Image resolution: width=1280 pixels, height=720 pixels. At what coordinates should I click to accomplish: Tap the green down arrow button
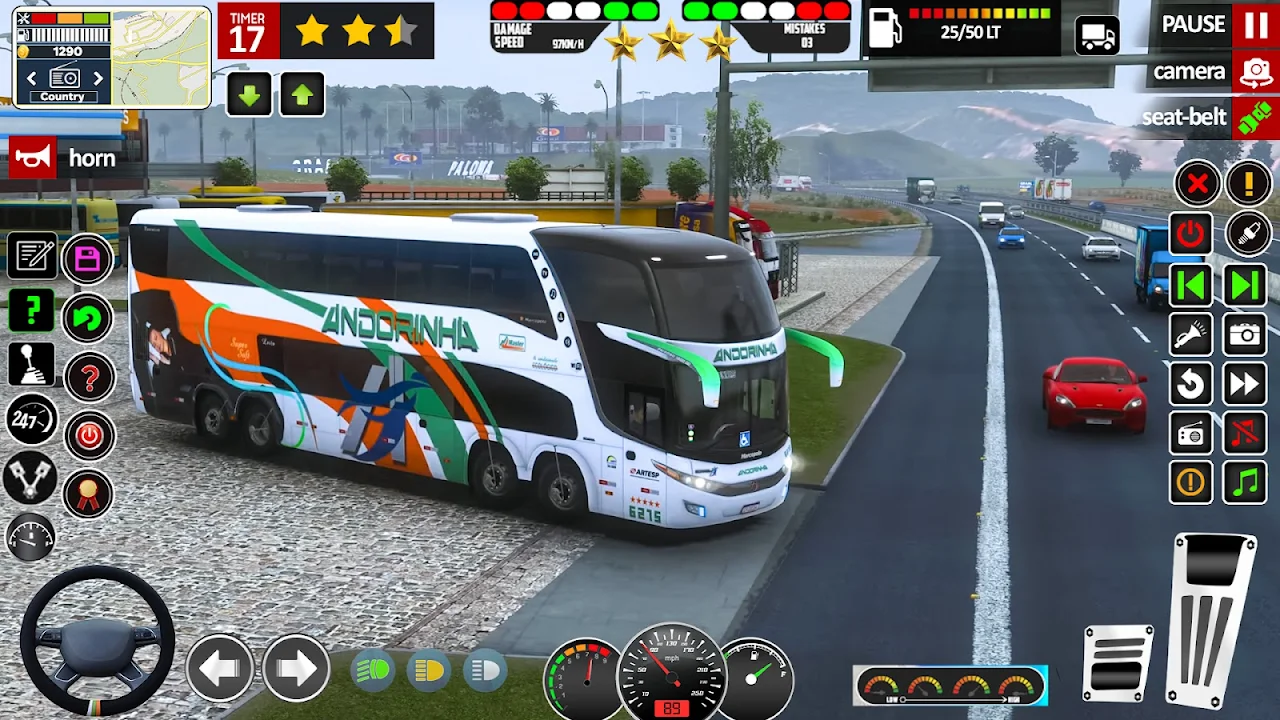point(249,95)
